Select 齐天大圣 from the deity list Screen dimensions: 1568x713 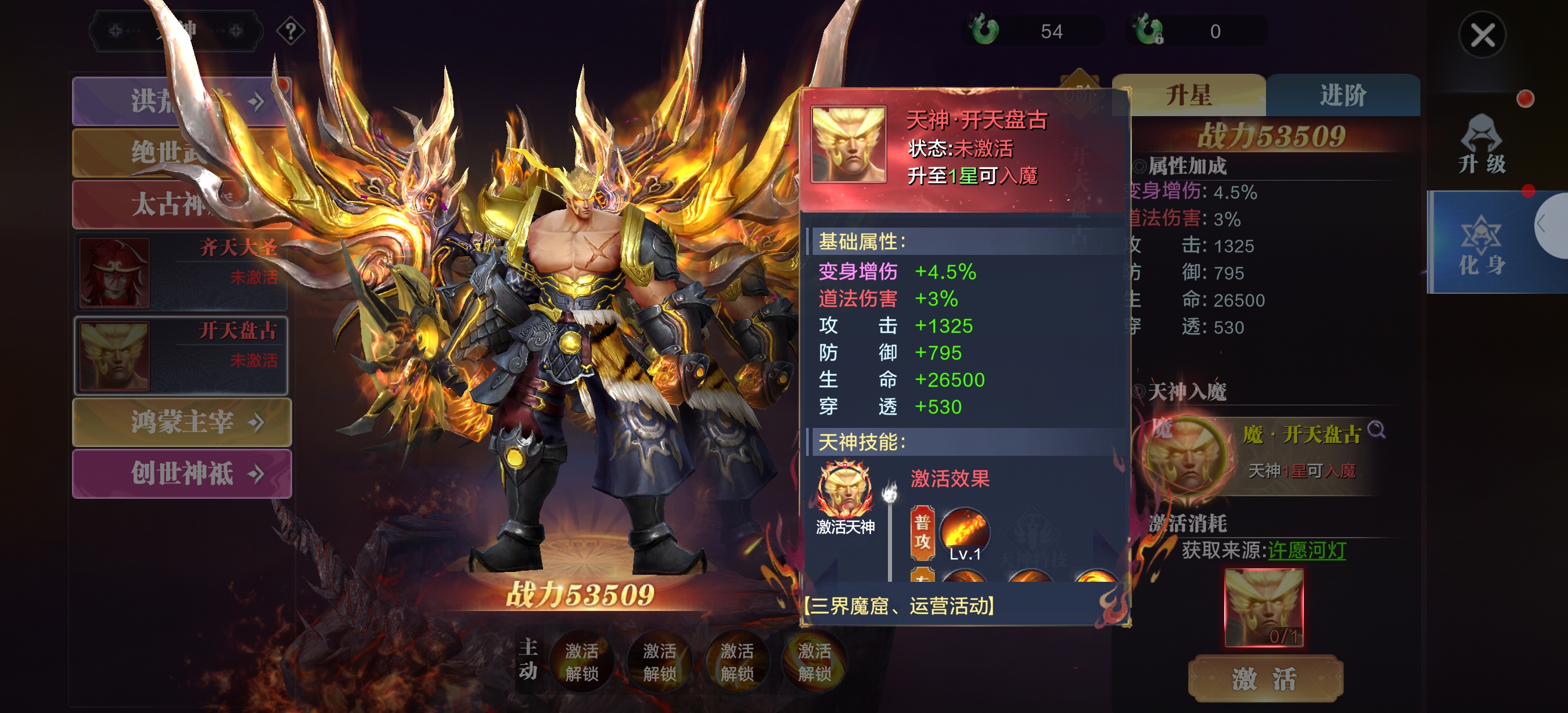pyautogui.click(x=181, y=272)
